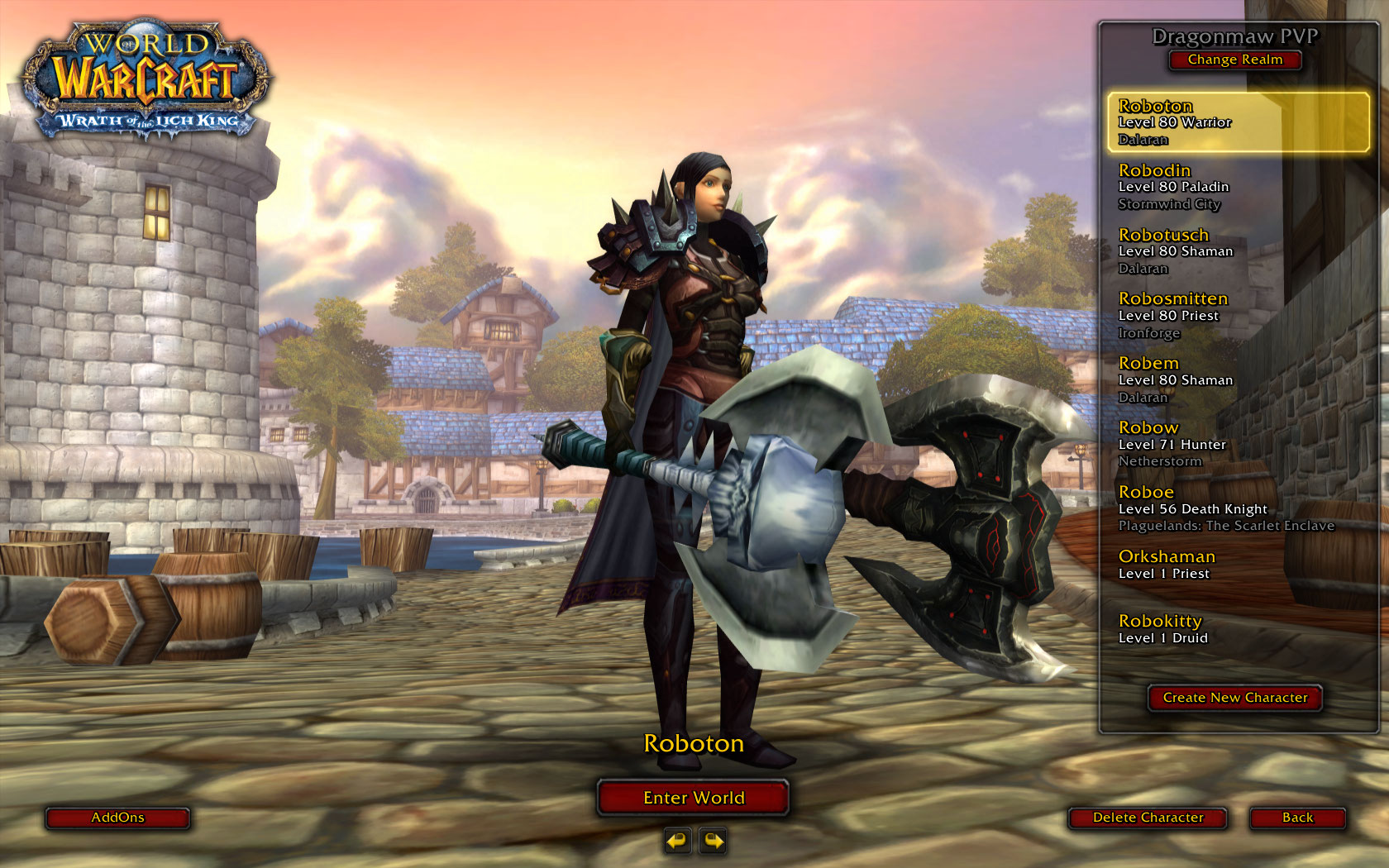Viewport: 1389px width, 868px height.
Task: Rotate the character with the right arrow
Action: click(x=713, y=842)
